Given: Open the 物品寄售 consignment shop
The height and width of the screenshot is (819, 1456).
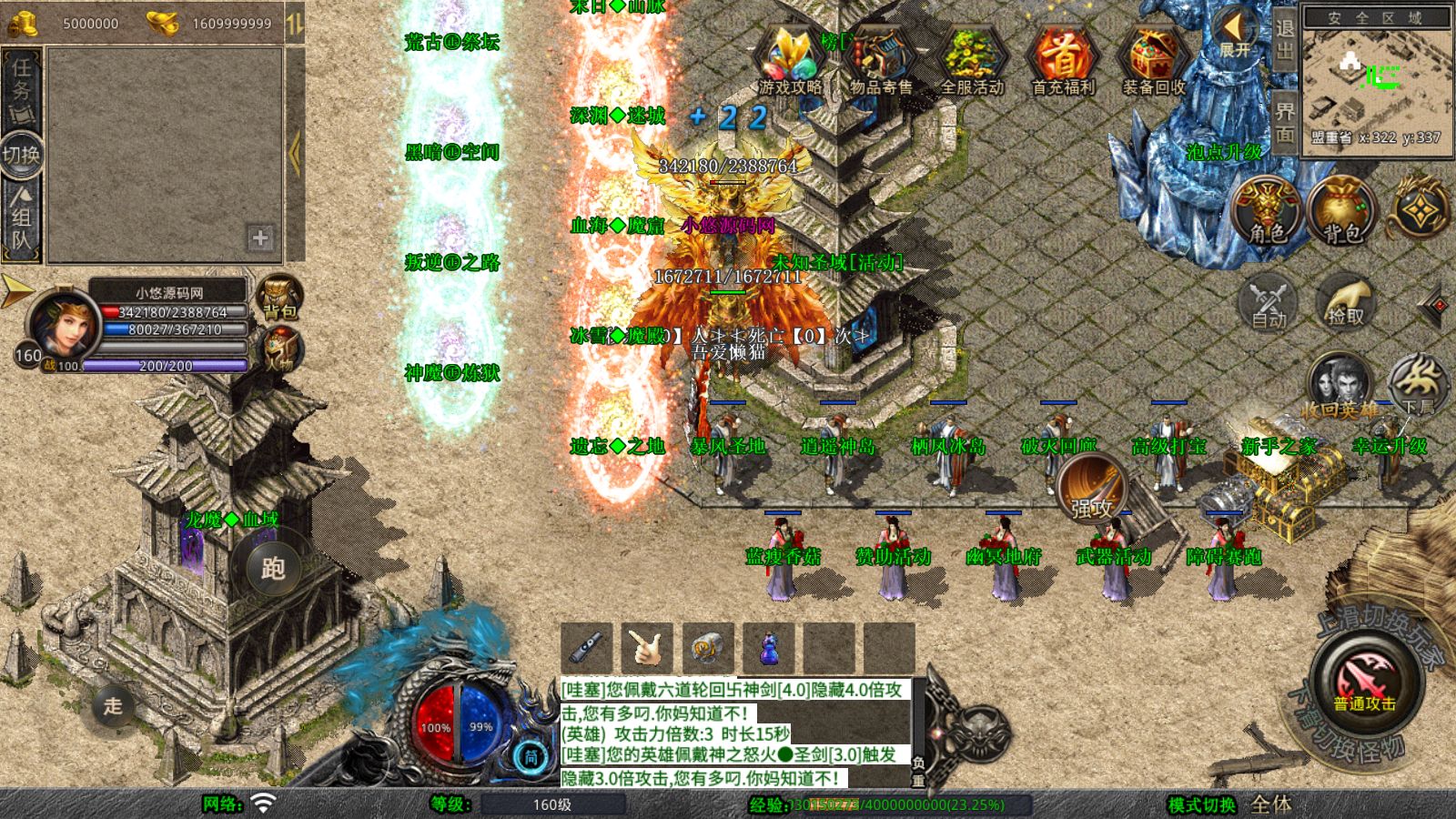Looking at the screenshot, I should pyautogui.click(x=880, y=61).
